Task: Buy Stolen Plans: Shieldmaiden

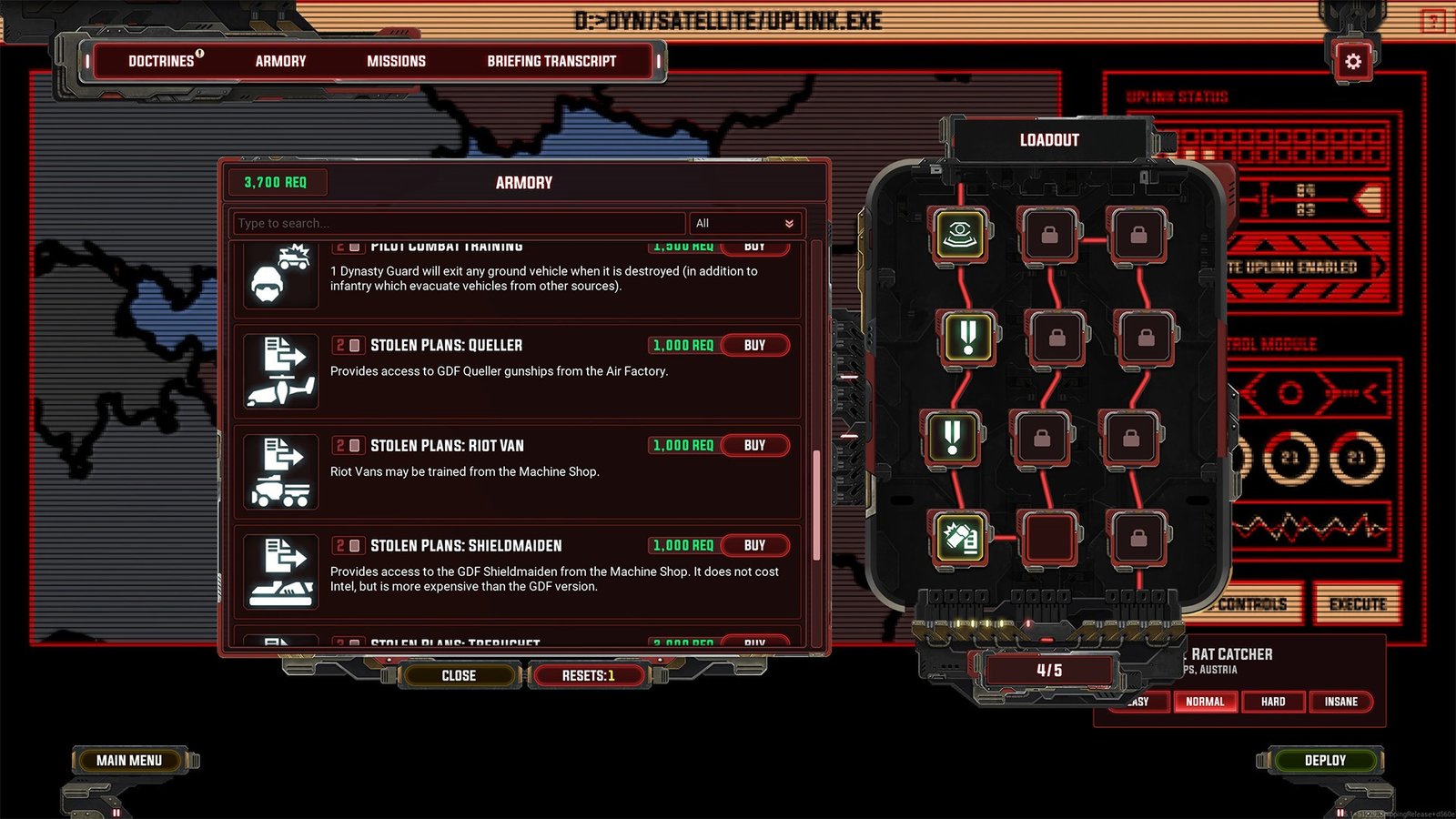Action: [x=754, y=546]
